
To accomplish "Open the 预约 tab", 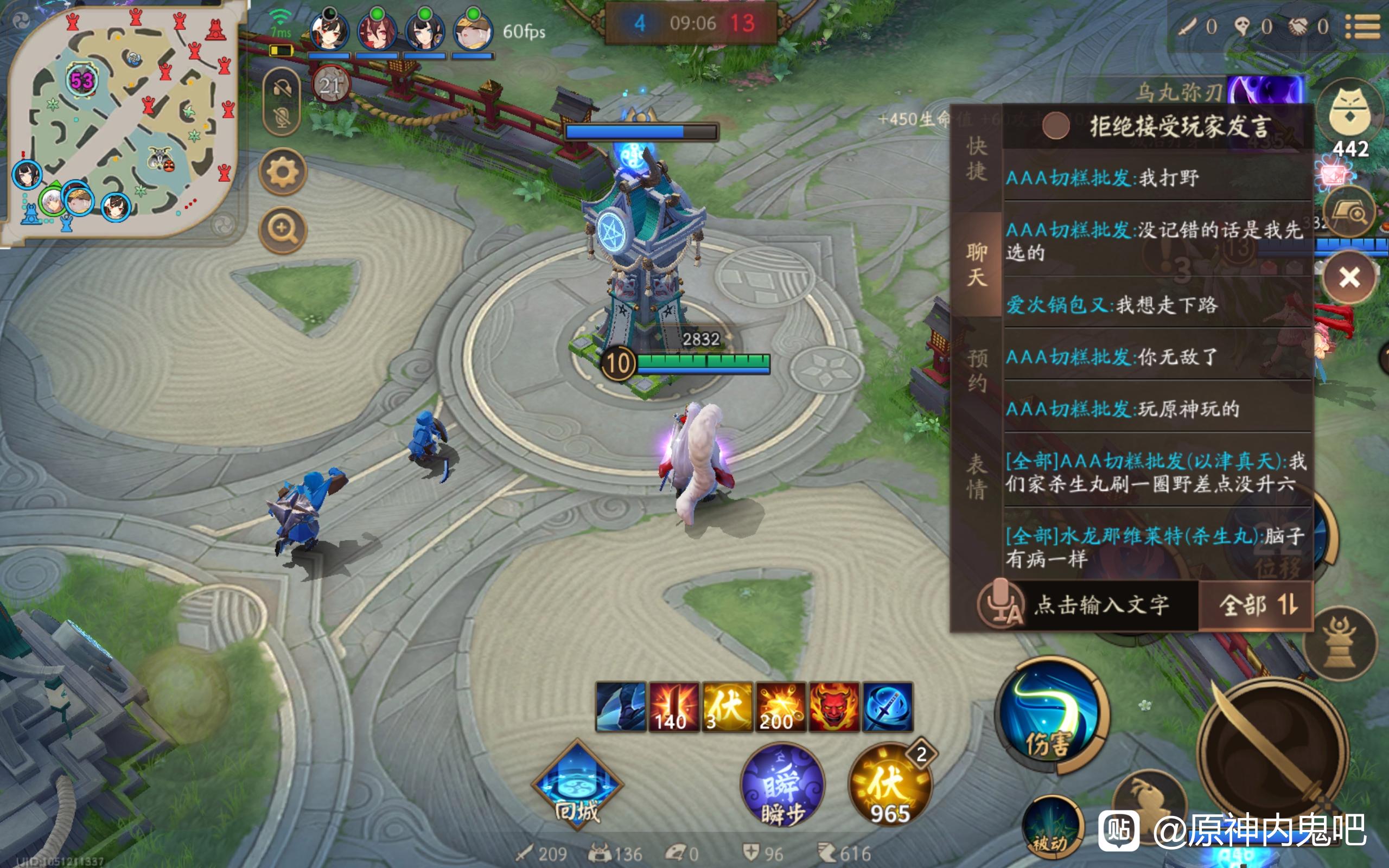I will click(x=976, y=371).
